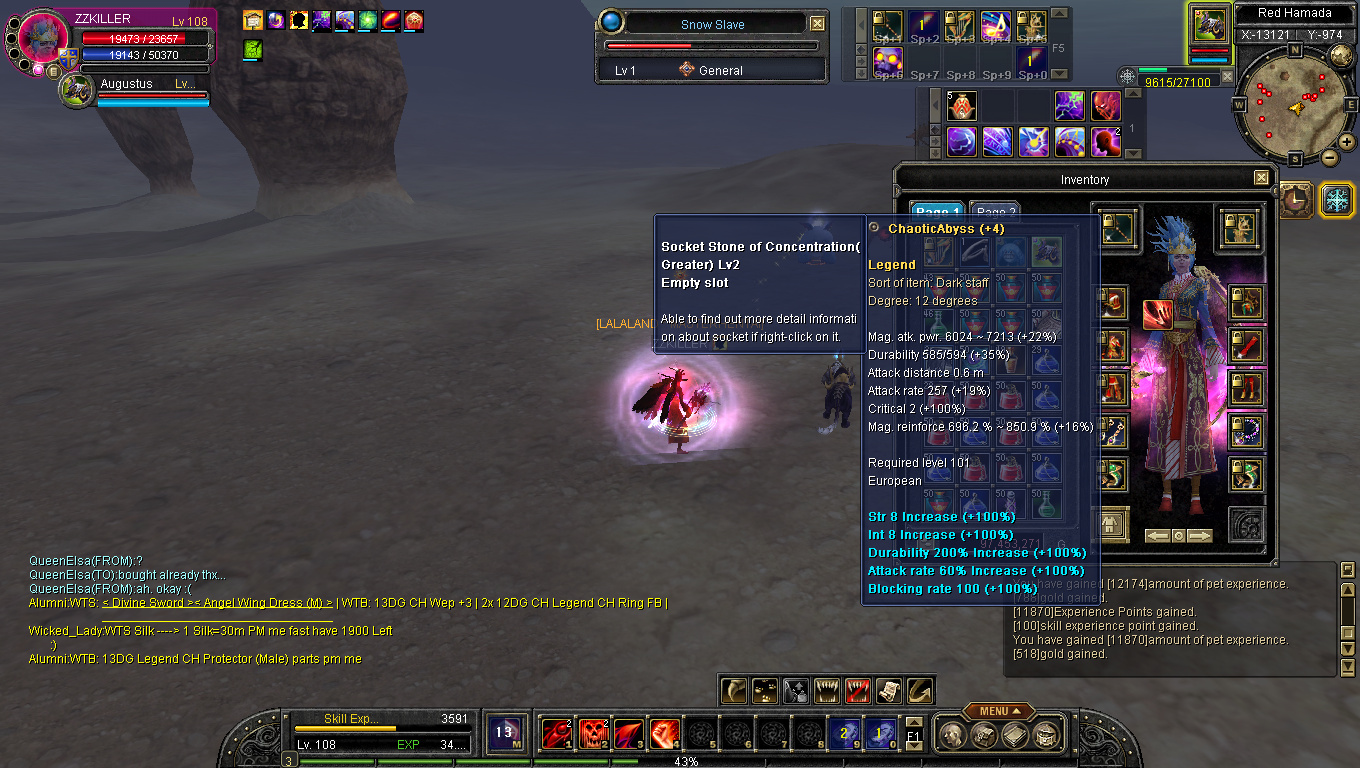The height and width of the screenshot is (768, 1360).
Task: Open the clock icon next to inventory
Action: point(1297,199)
